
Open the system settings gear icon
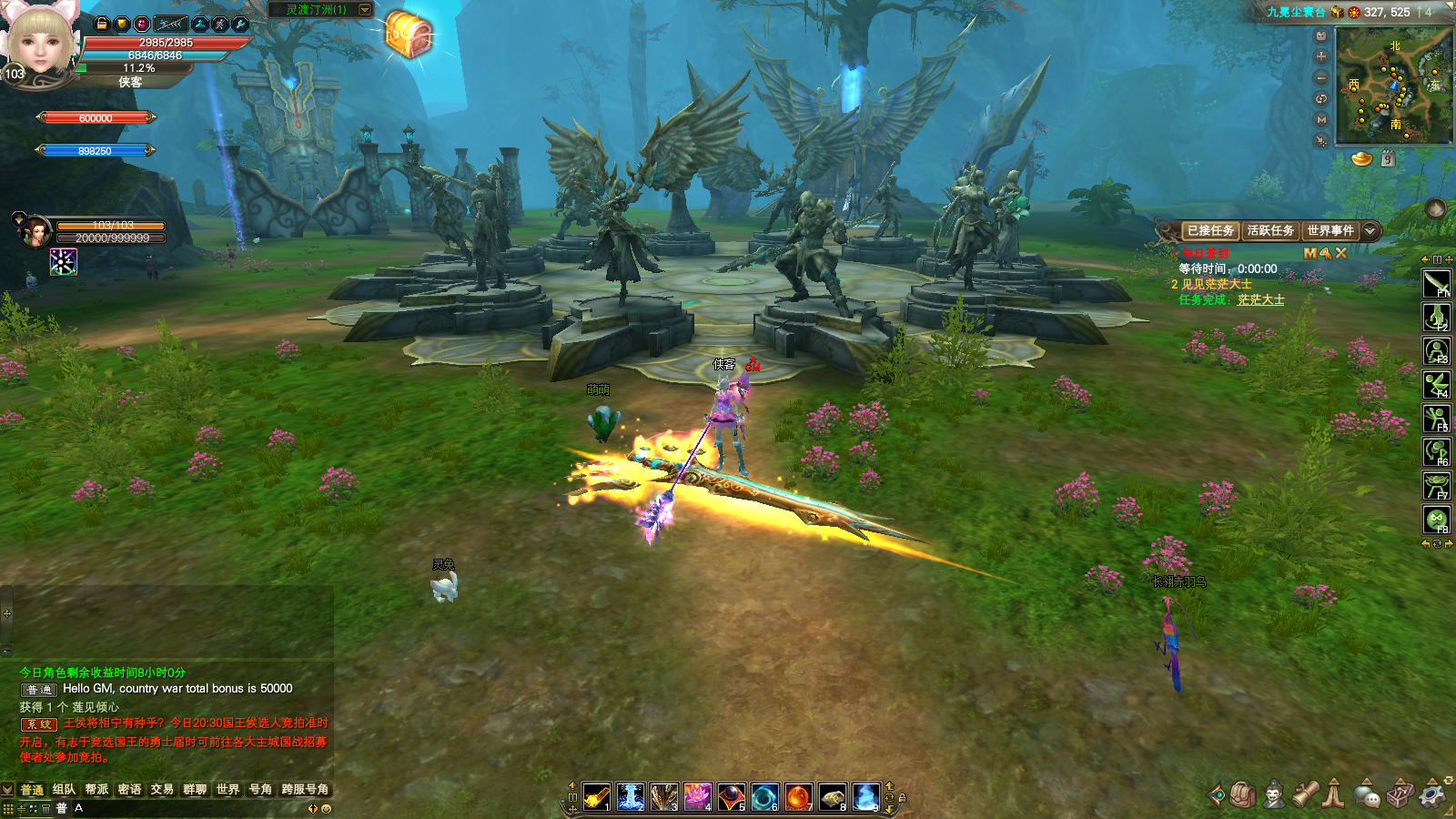coord(1432,794)
